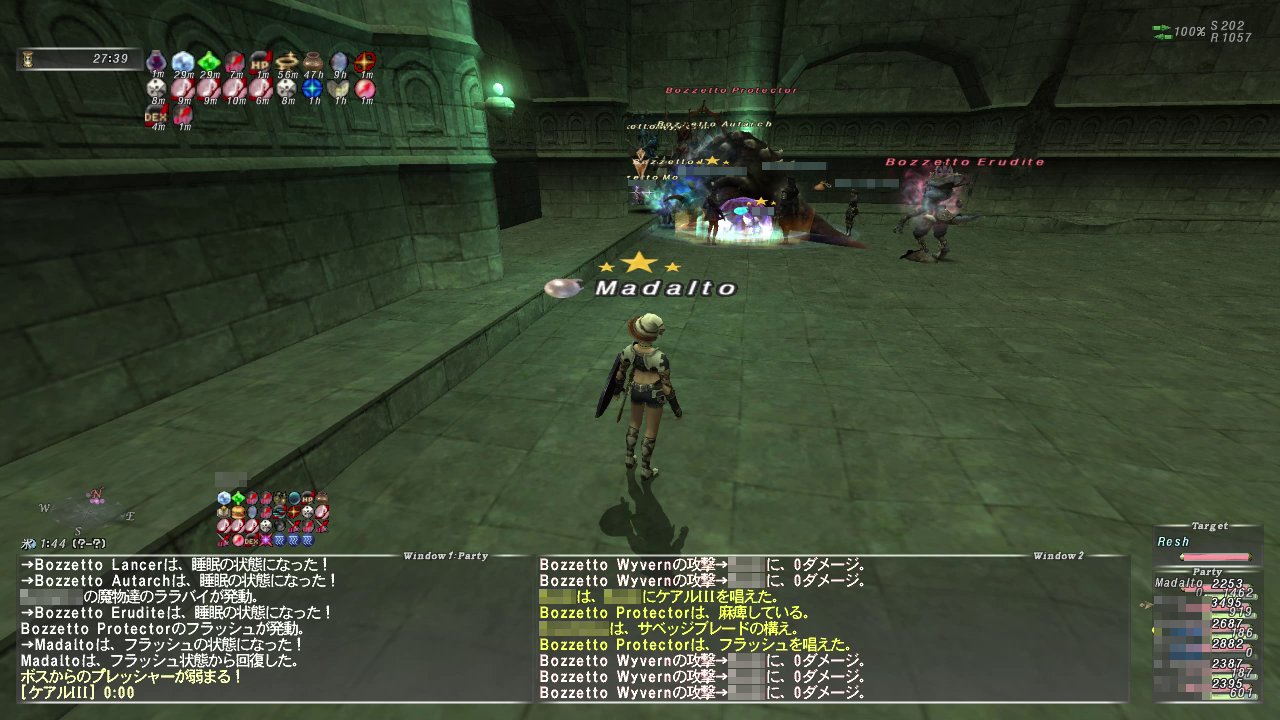Image resolution: width=1280 pixels, height=720 pixels.
Task: Select the DEX boost status icon
Action: pos(156,115)
